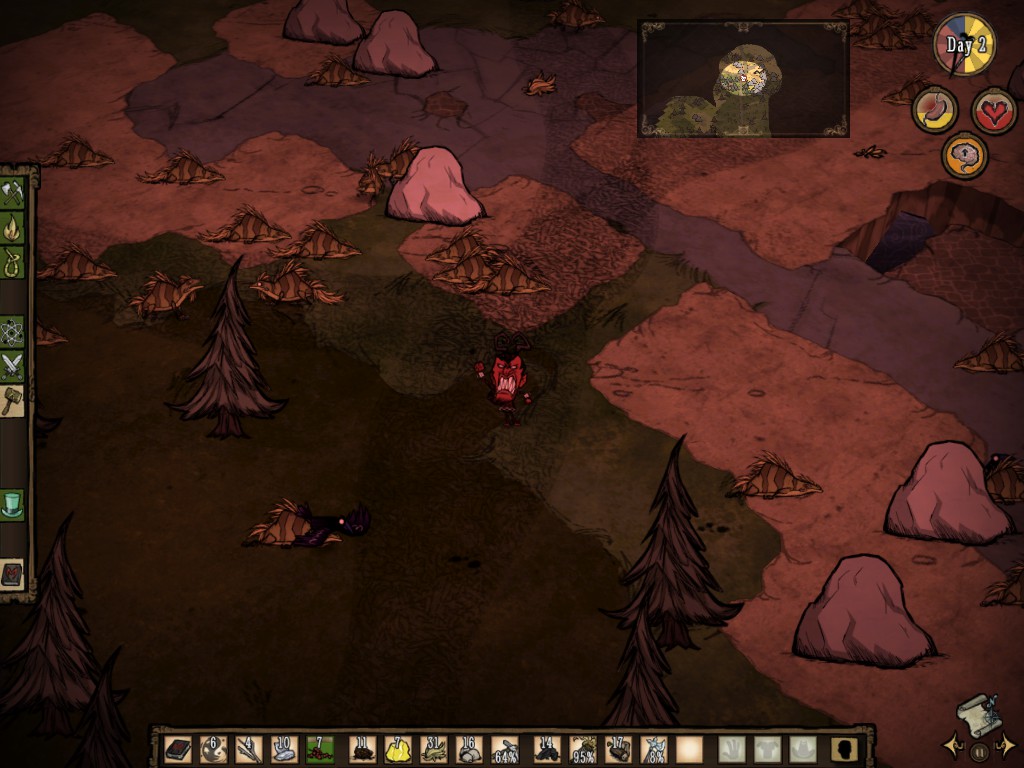Open the Structures hammer crafting tab

(12, 400)
